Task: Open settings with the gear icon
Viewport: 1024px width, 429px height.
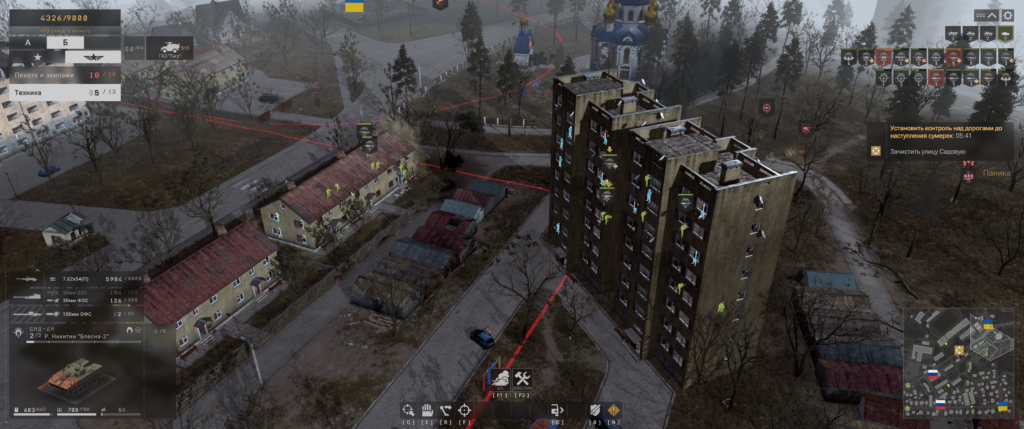Action: pos(1009,16)
